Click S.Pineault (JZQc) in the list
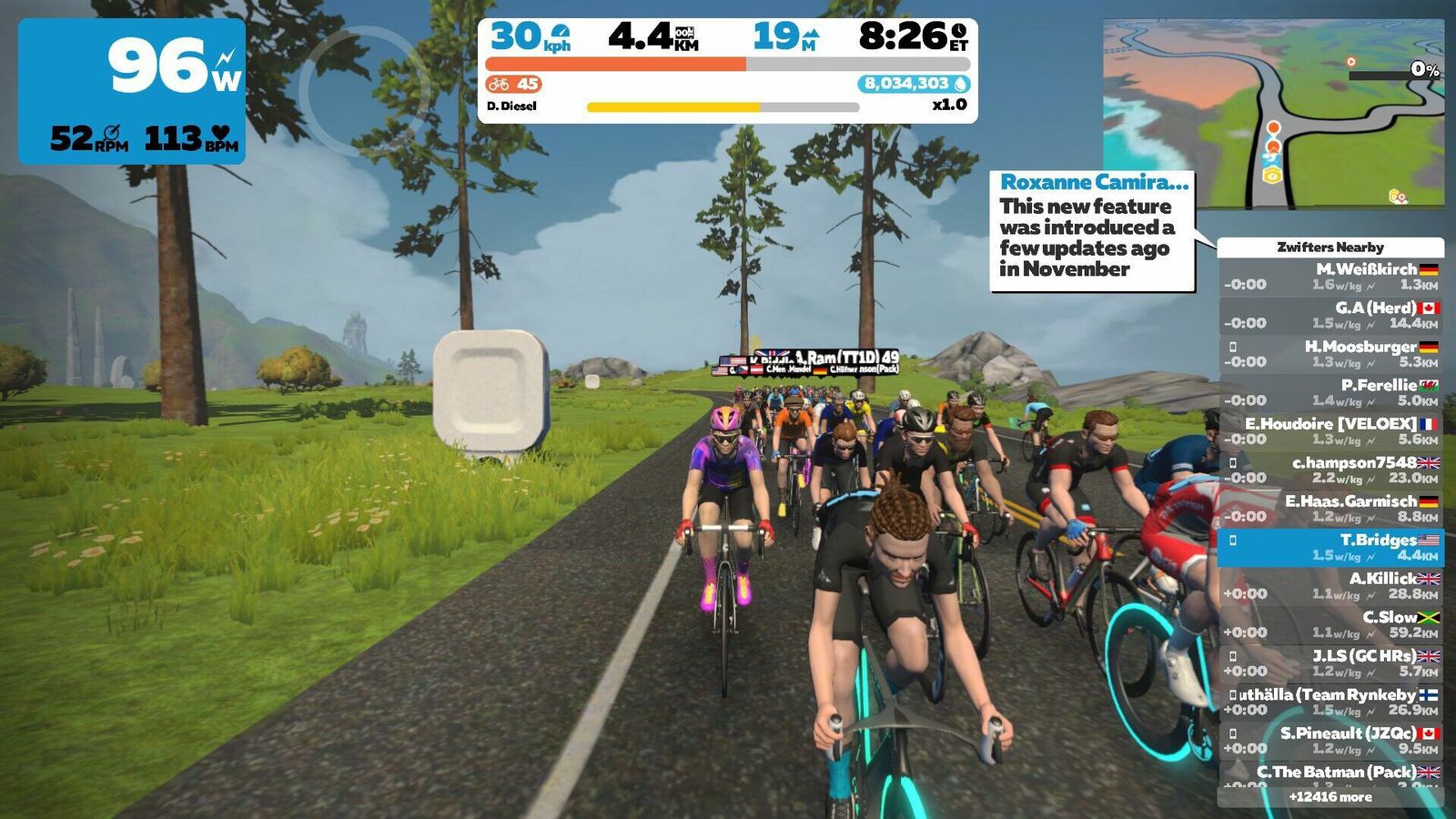 [x=1330, y=741]
